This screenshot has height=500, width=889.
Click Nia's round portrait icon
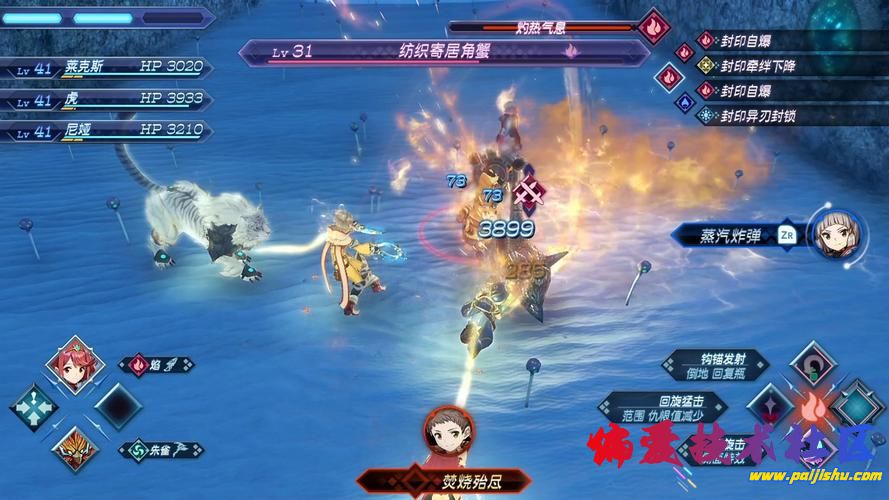835,235
